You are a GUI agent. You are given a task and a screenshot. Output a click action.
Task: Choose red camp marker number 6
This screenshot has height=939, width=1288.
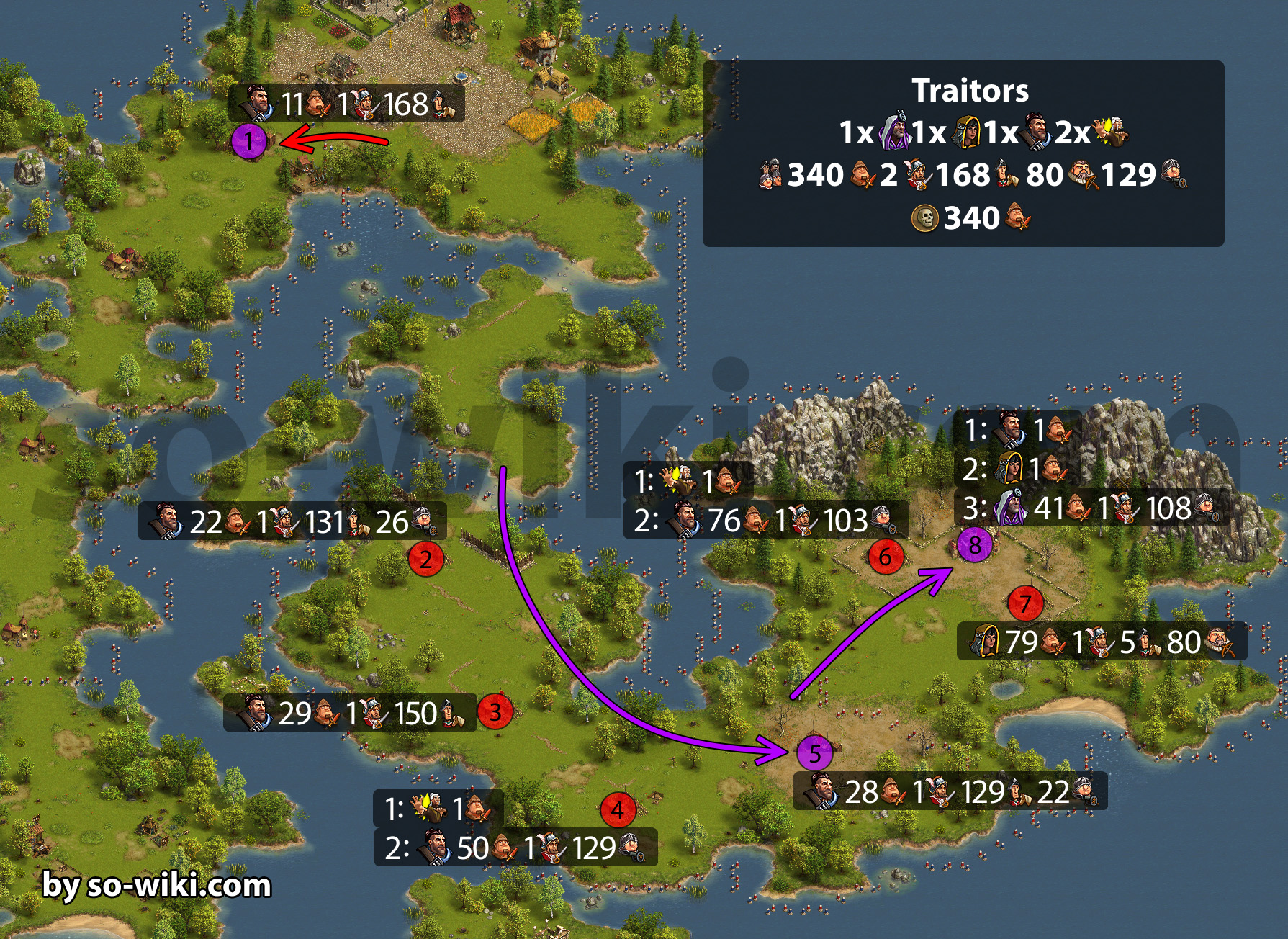pyautogui.click(x=886, y=557)
